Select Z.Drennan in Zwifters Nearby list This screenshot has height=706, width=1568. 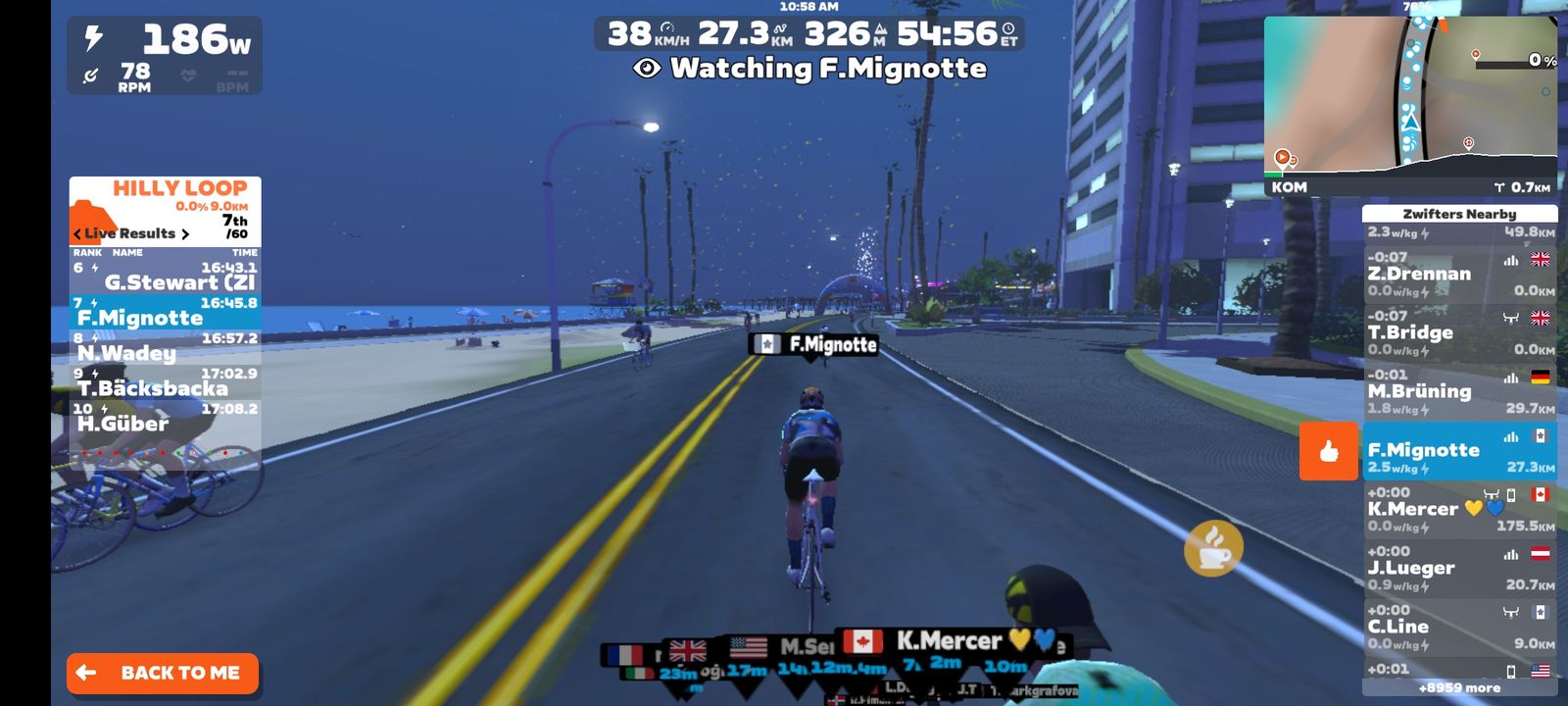point(1458,275)
